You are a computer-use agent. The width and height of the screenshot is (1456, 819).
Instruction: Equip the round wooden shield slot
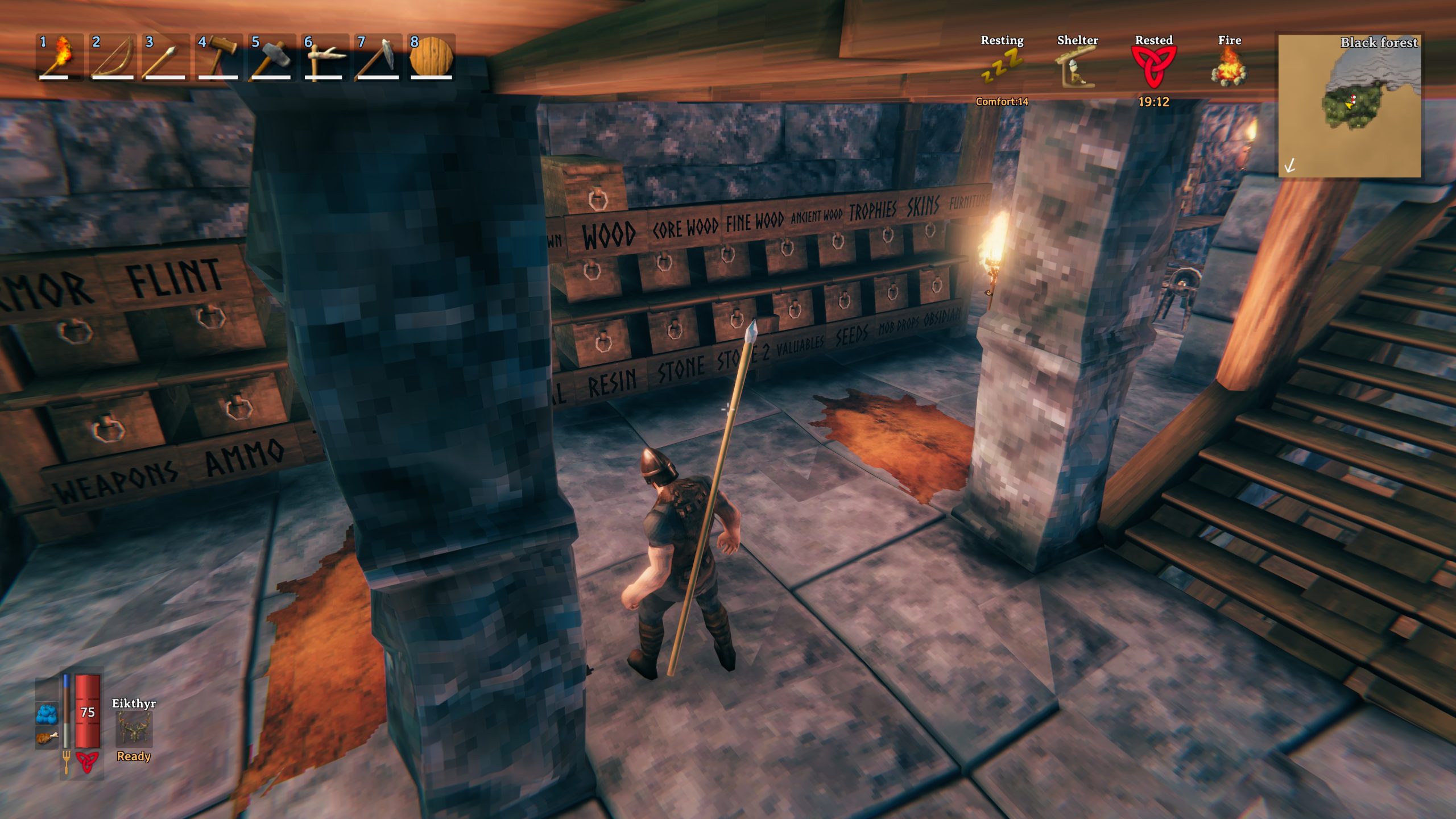click(x=431, y=57)
